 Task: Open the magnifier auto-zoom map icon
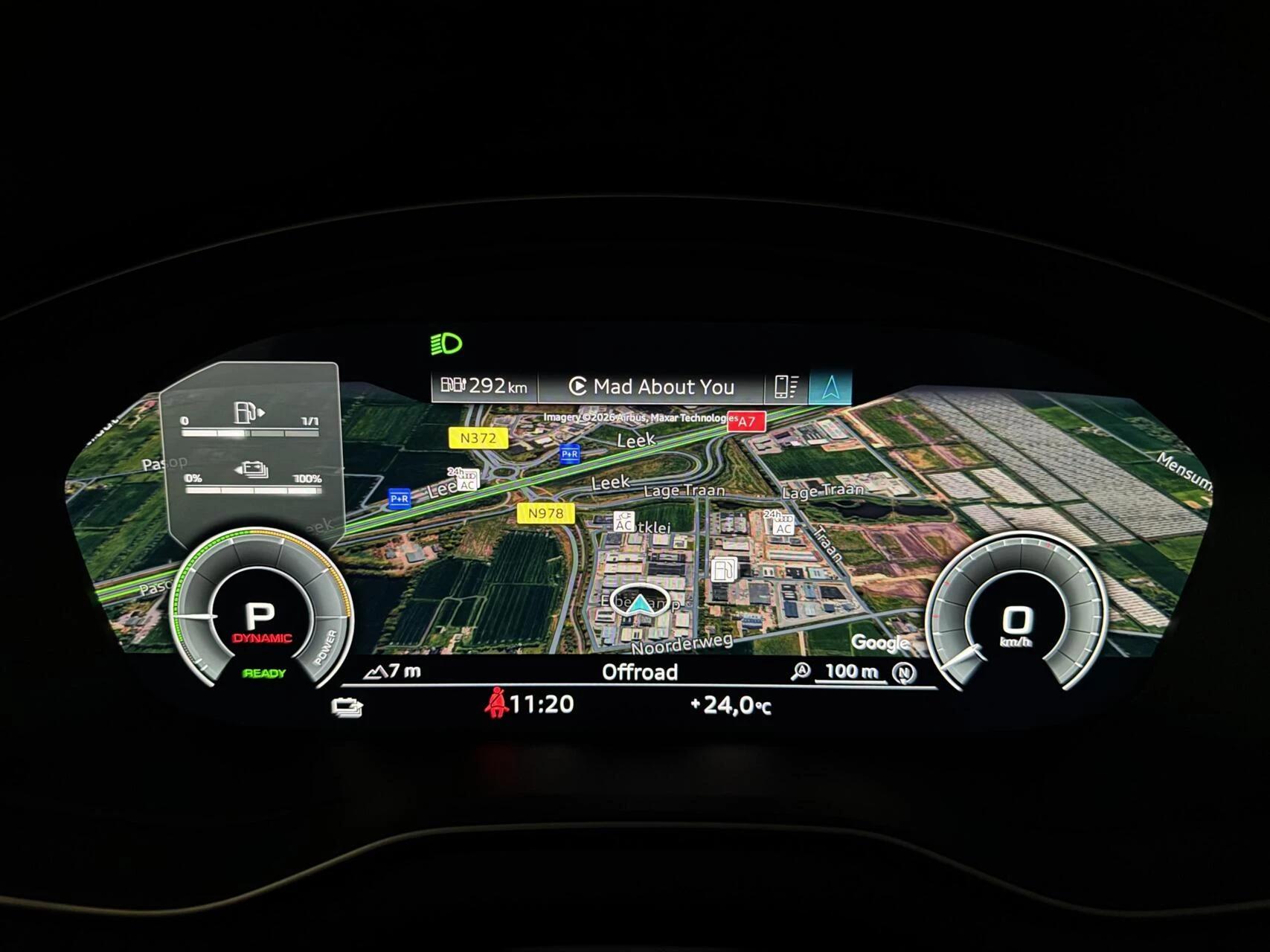(x=799, y=672)
